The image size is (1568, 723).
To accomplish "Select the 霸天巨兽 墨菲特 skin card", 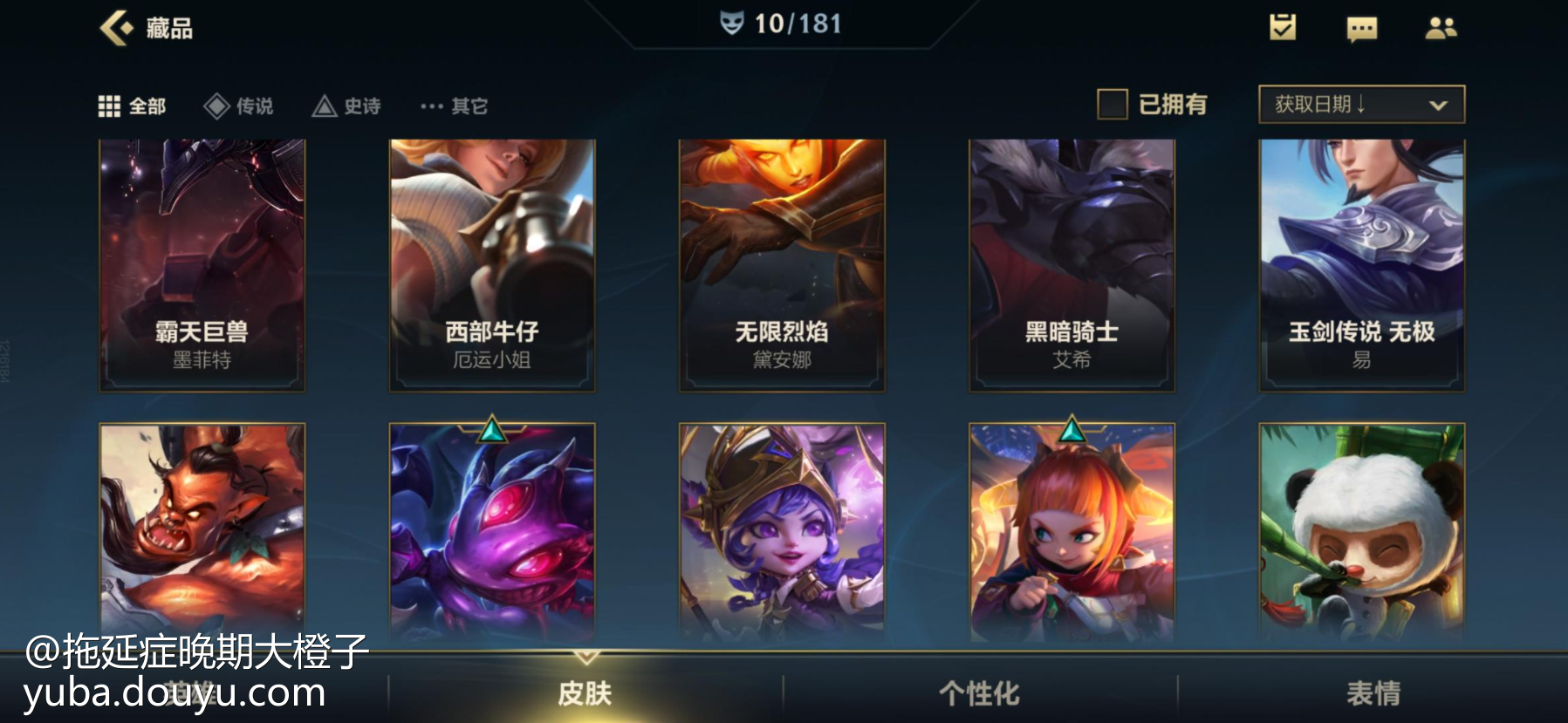I will [202, 265].
